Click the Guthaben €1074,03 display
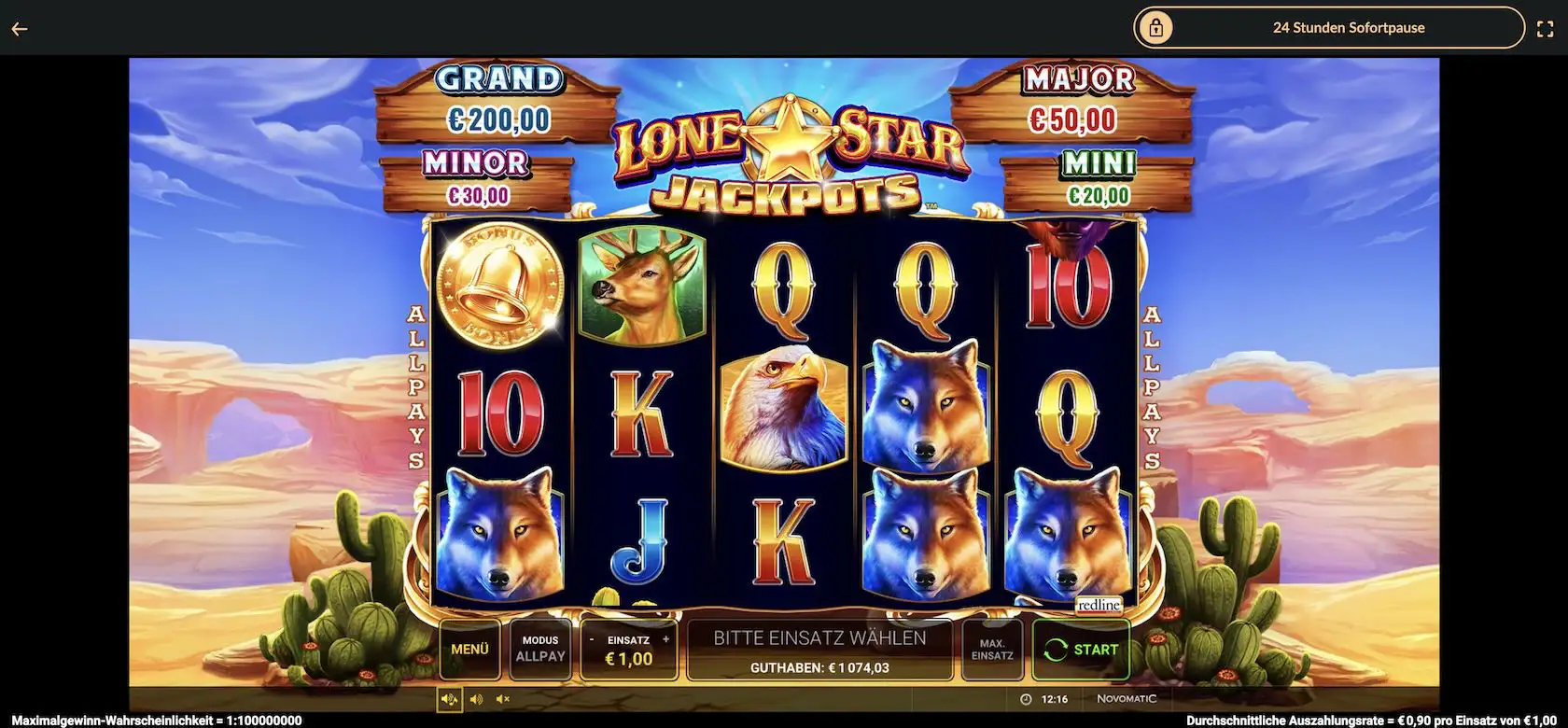Image resolution: width=1568 pixels, height=728 pixels. 819,666
